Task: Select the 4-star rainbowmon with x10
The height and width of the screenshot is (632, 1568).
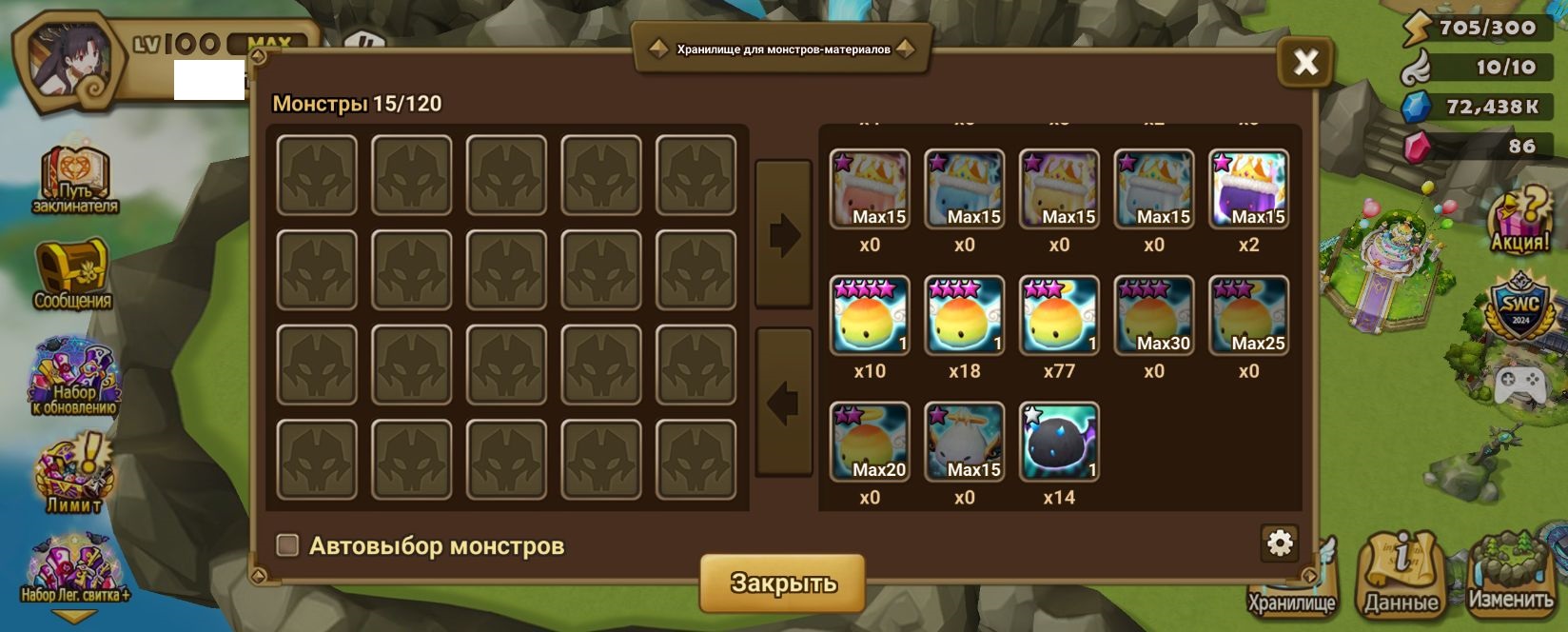Action: (870, 315)
